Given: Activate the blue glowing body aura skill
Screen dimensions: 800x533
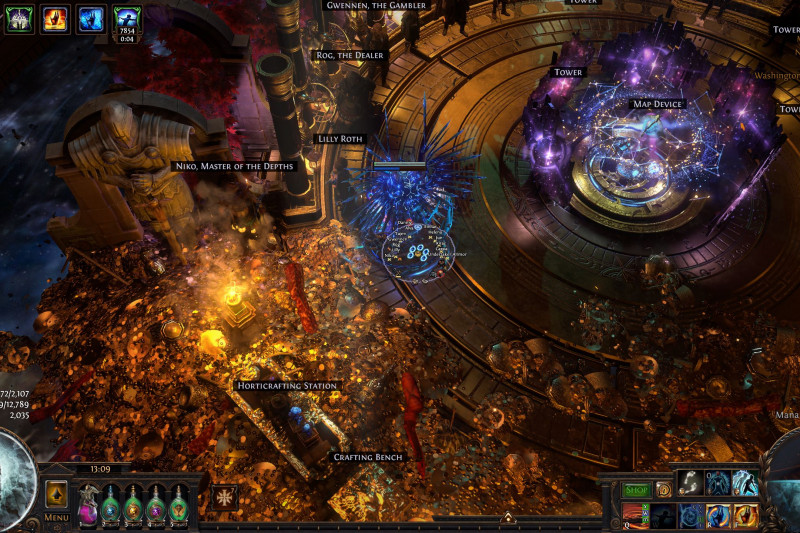Looking at the screenshot, I should coord(716,483).
